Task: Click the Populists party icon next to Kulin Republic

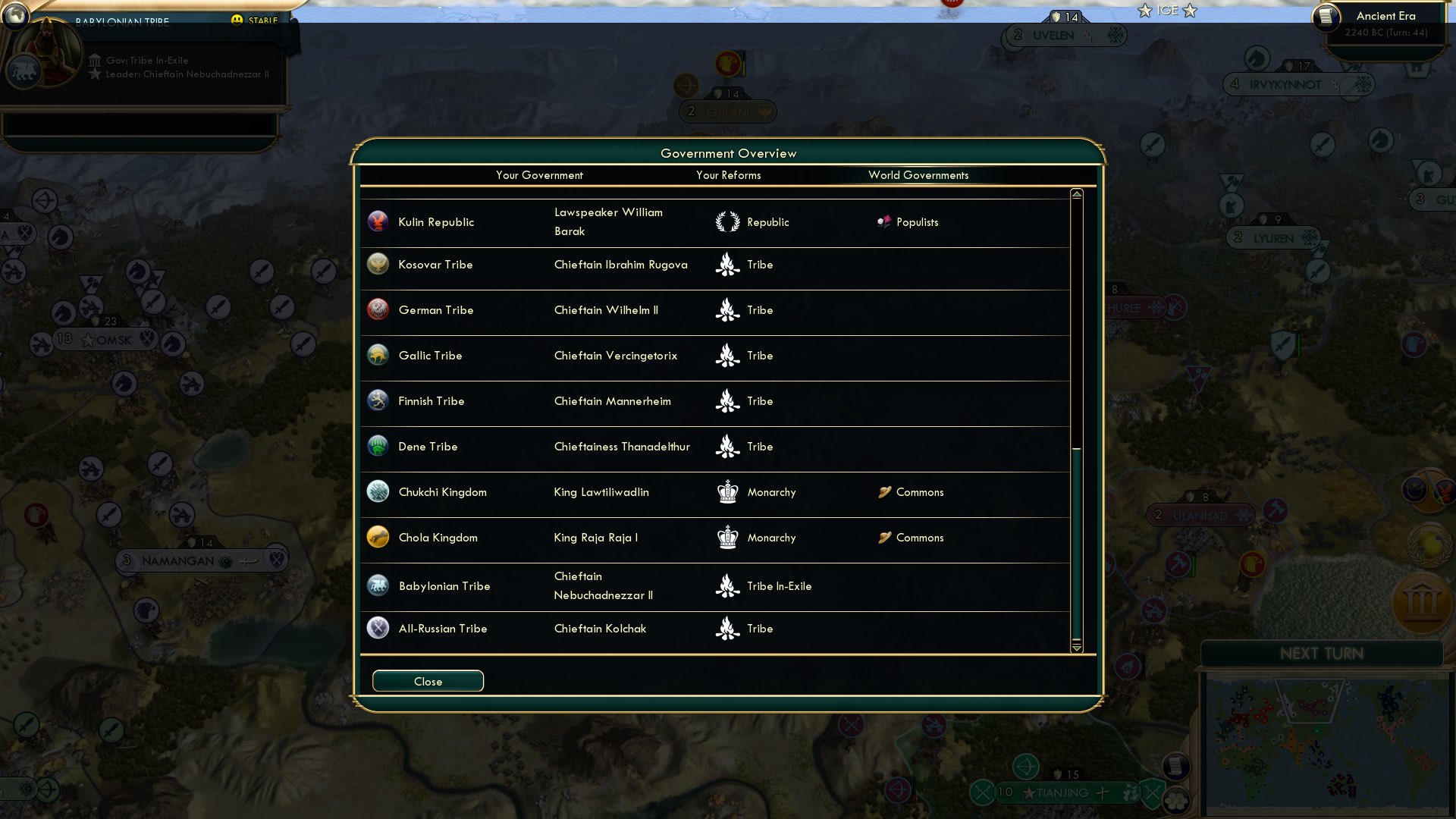Action: (883, 221)
